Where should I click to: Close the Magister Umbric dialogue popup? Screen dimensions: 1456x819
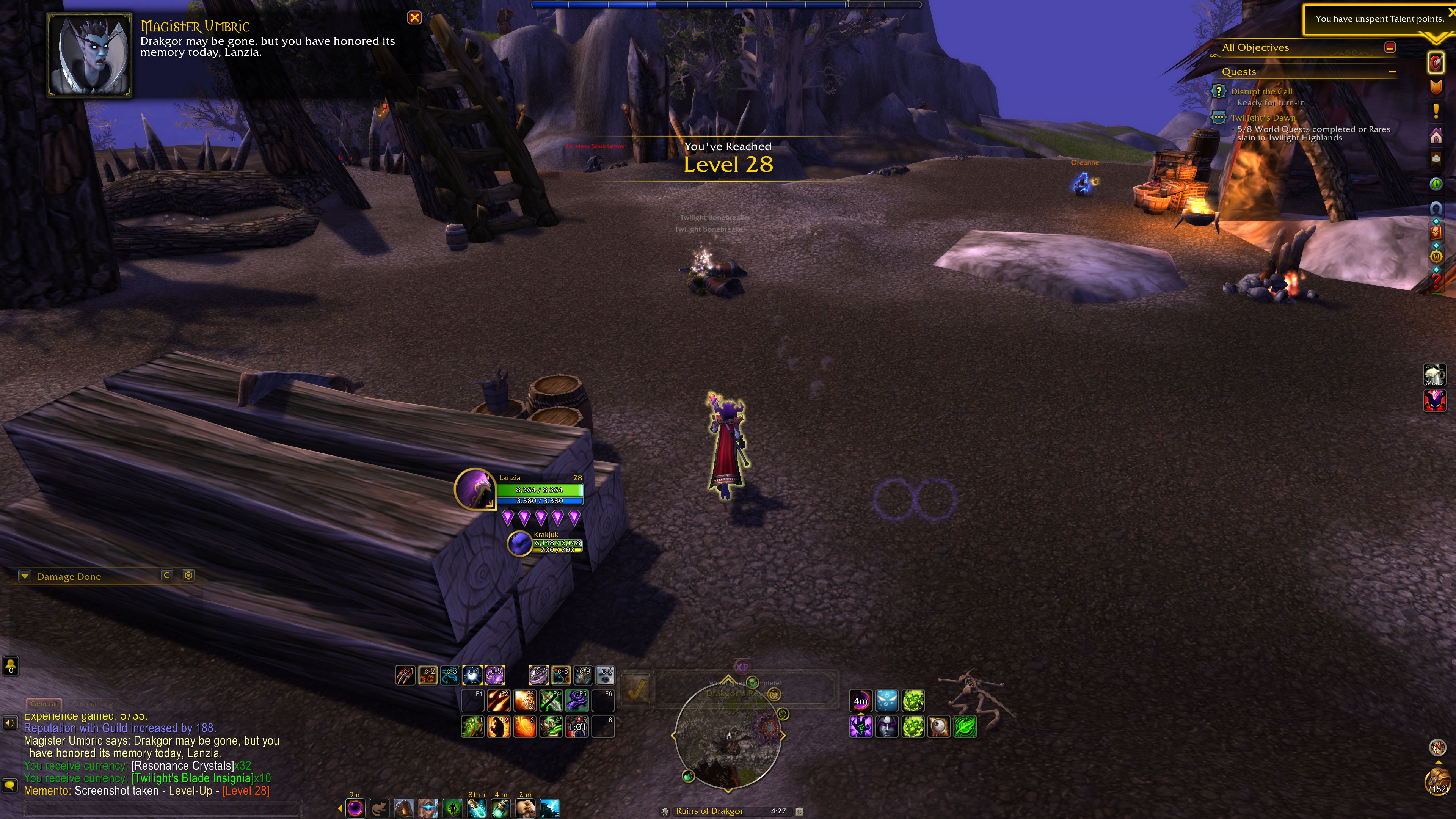pyautogui.click(x=414, y=17)
